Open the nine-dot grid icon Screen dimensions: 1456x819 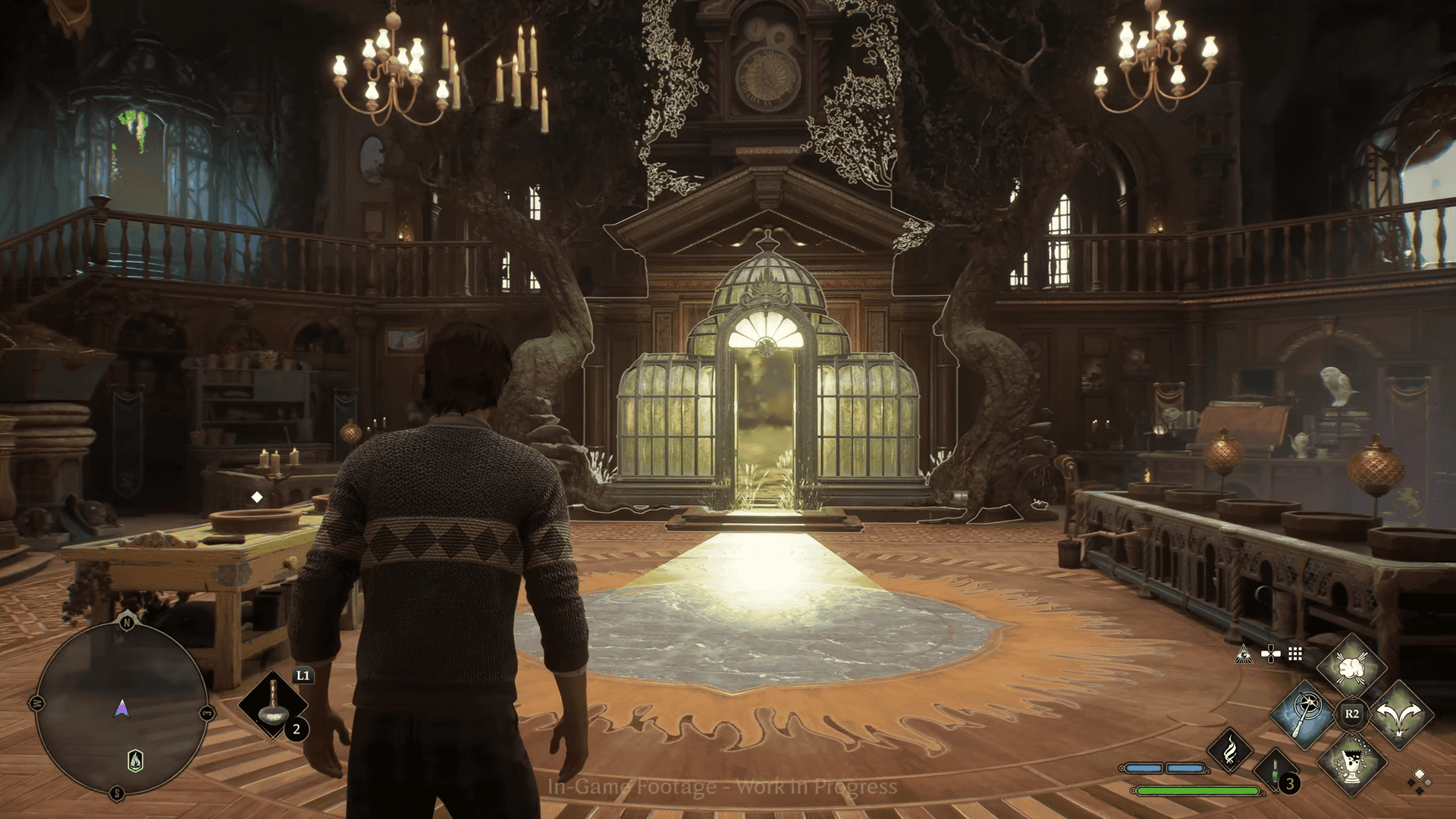[1295, 654]
